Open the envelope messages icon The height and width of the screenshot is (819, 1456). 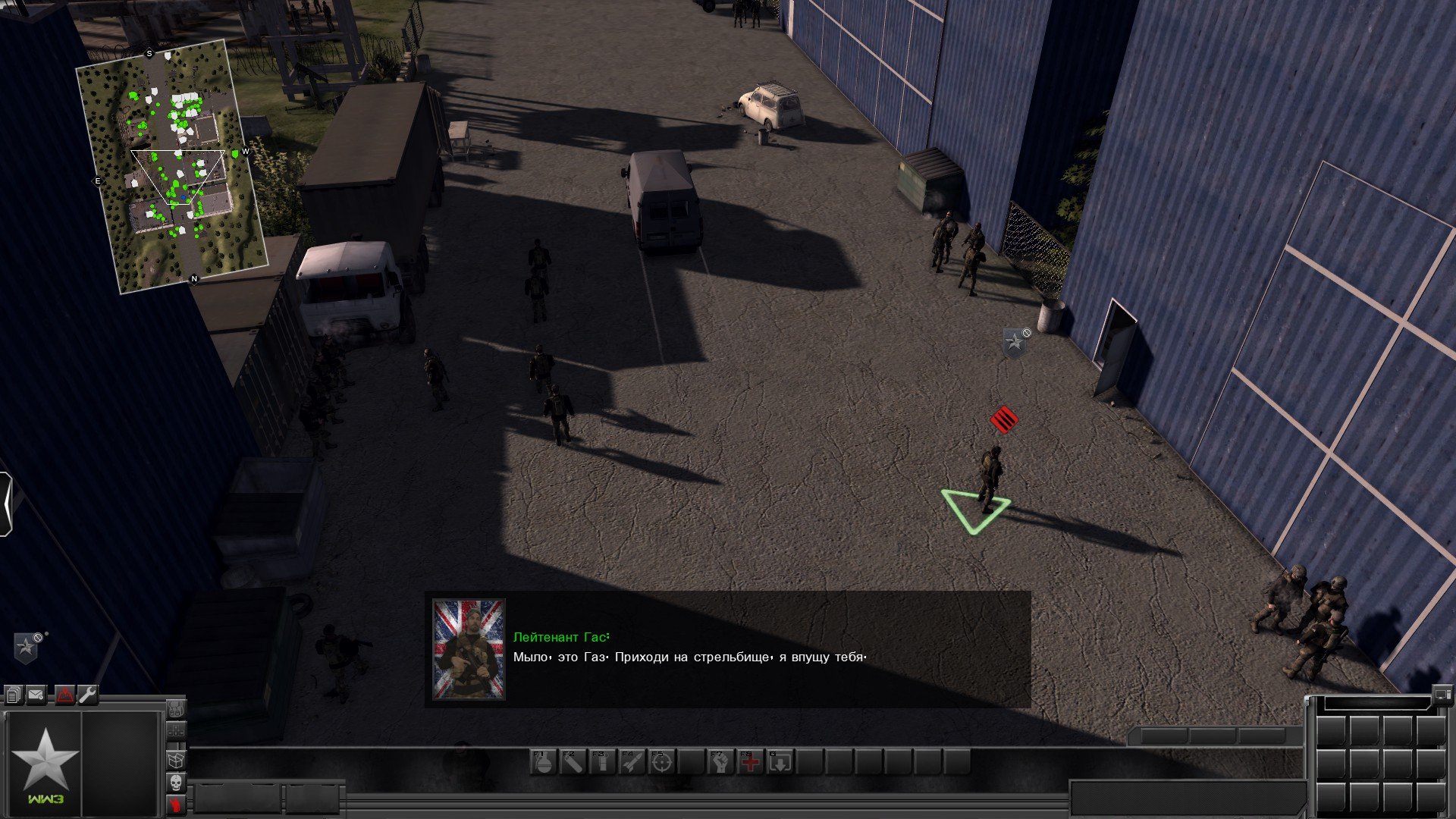tap(36, 694)
